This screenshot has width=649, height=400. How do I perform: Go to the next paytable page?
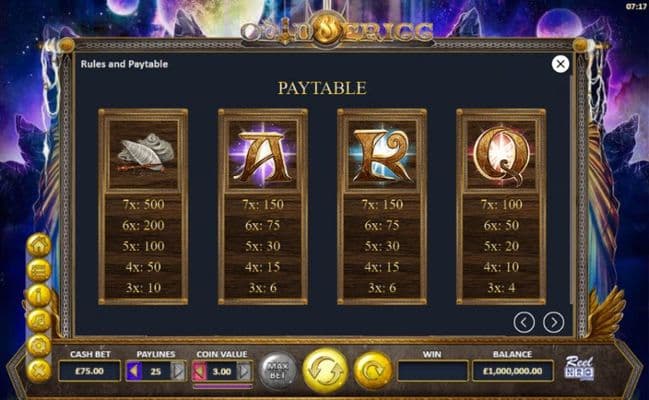point(553,322)
